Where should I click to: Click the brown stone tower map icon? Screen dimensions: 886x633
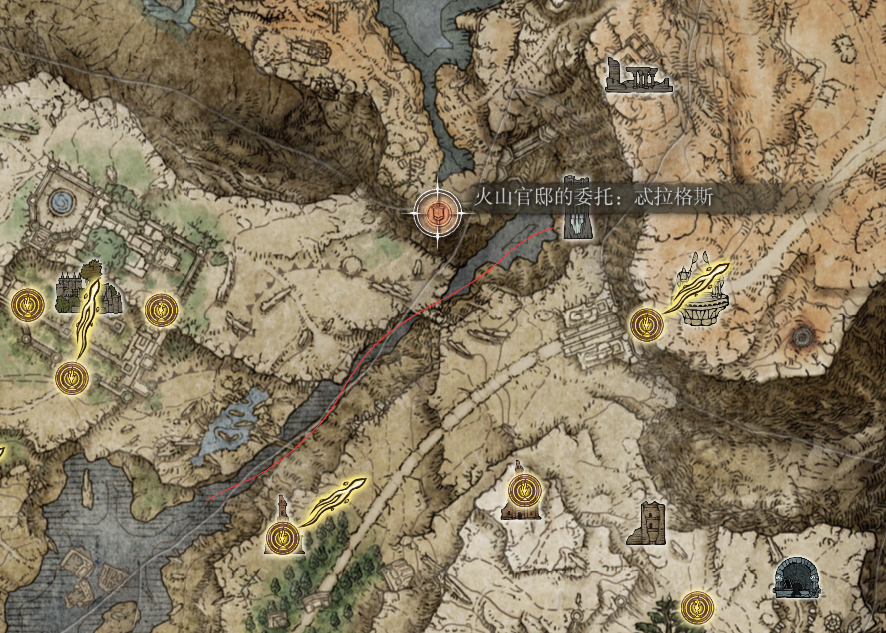point(647,522)
